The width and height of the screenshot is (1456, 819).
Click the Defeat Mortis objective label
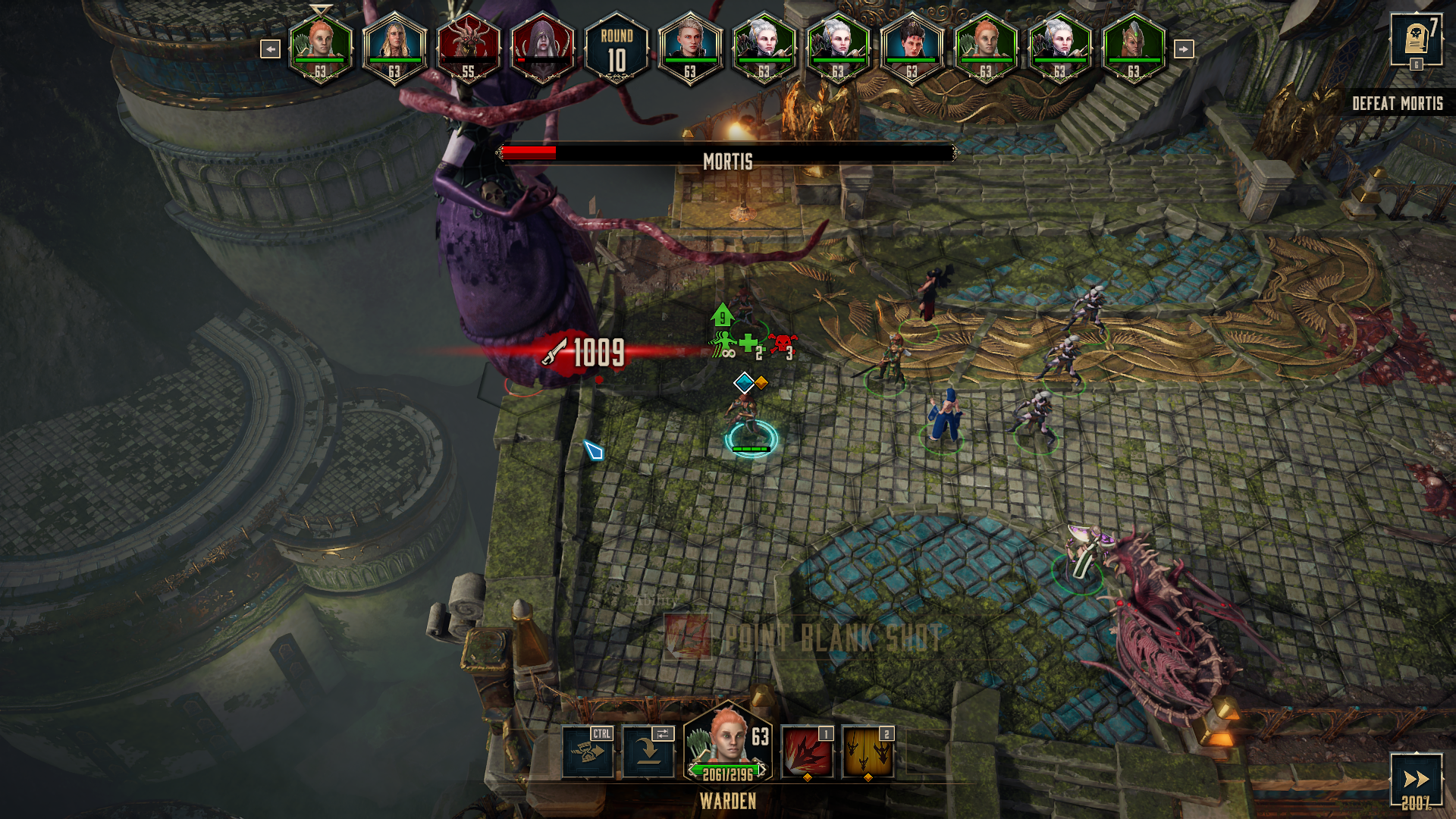click(x=1397, y=103)
